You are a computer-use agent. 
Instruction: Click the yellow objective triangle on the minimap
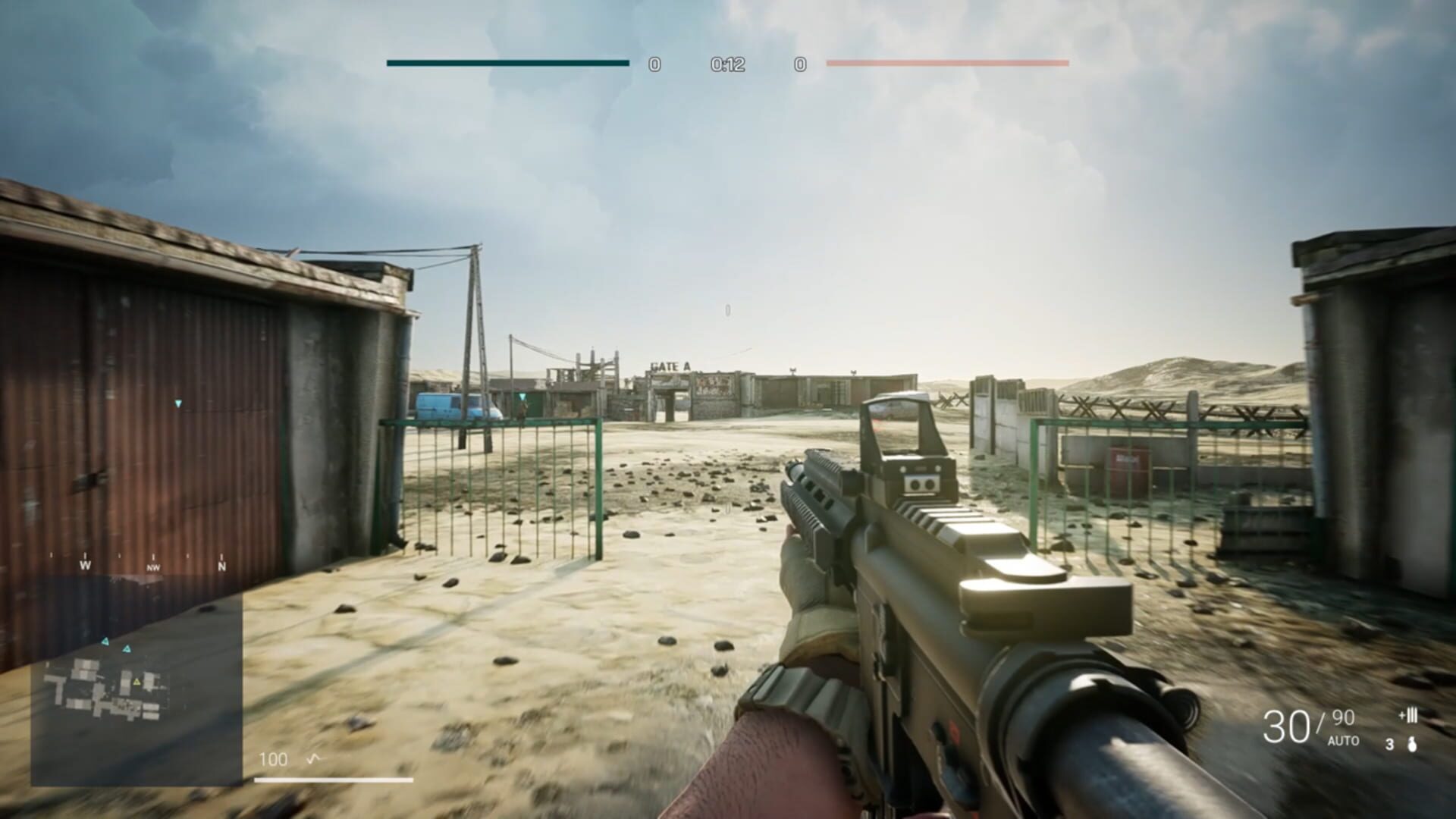136,682
